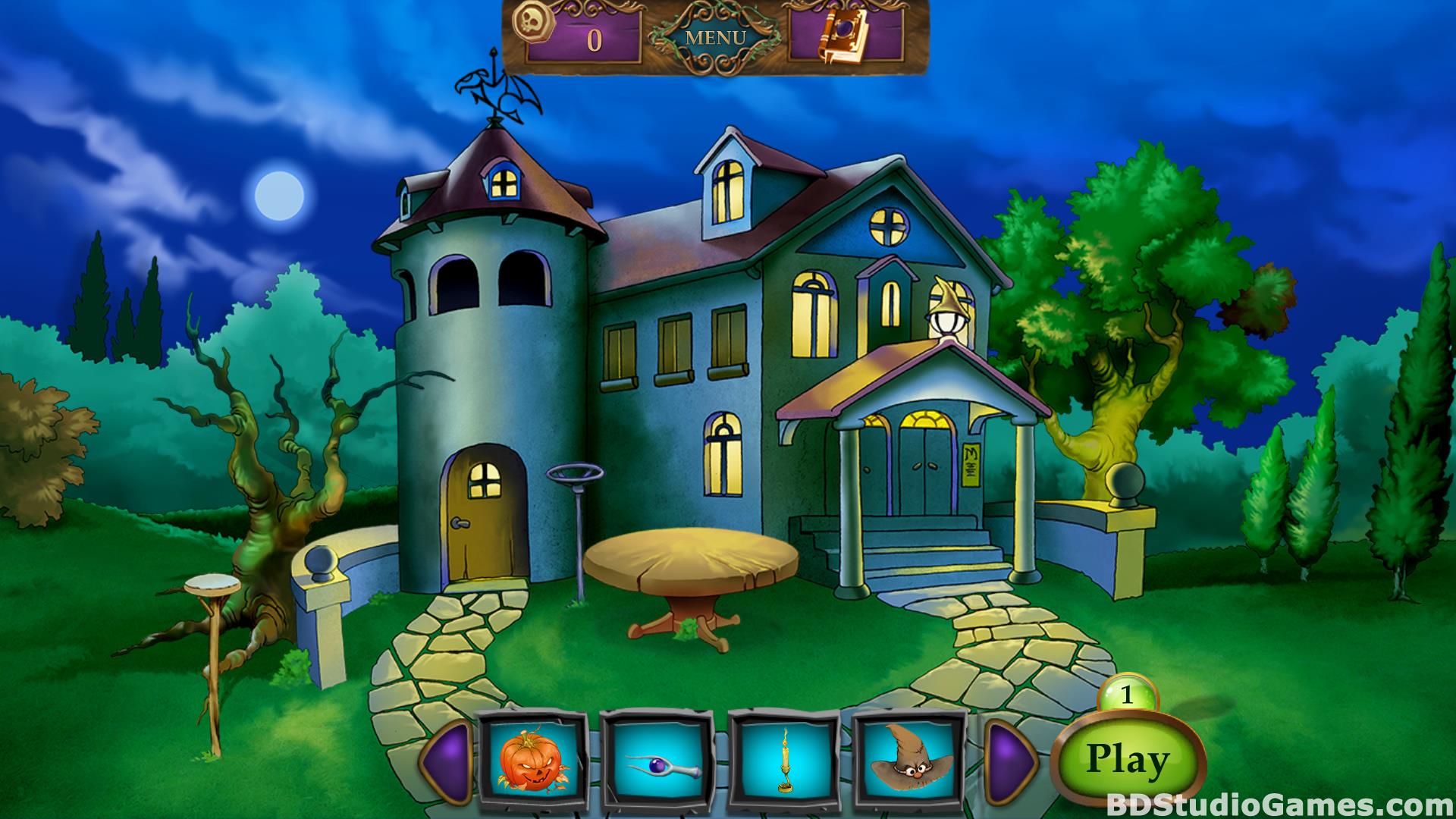1456x819 pixels.
Task: Start the level with Play
Action: tap(1127, 759)
